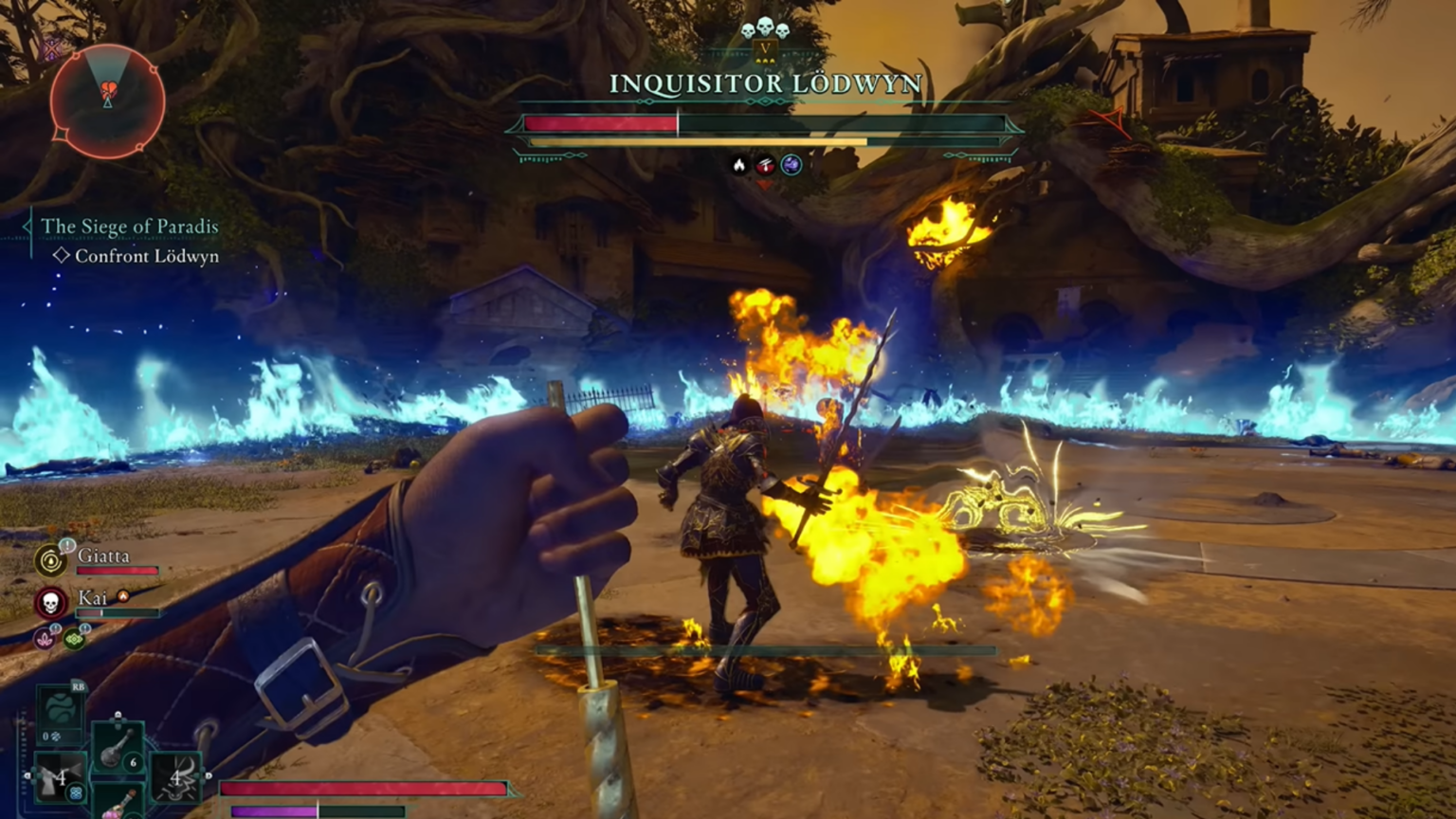Select Giatta's glowing companion portrait icon
Viewport: 1456px width, 819px height.
50,561
